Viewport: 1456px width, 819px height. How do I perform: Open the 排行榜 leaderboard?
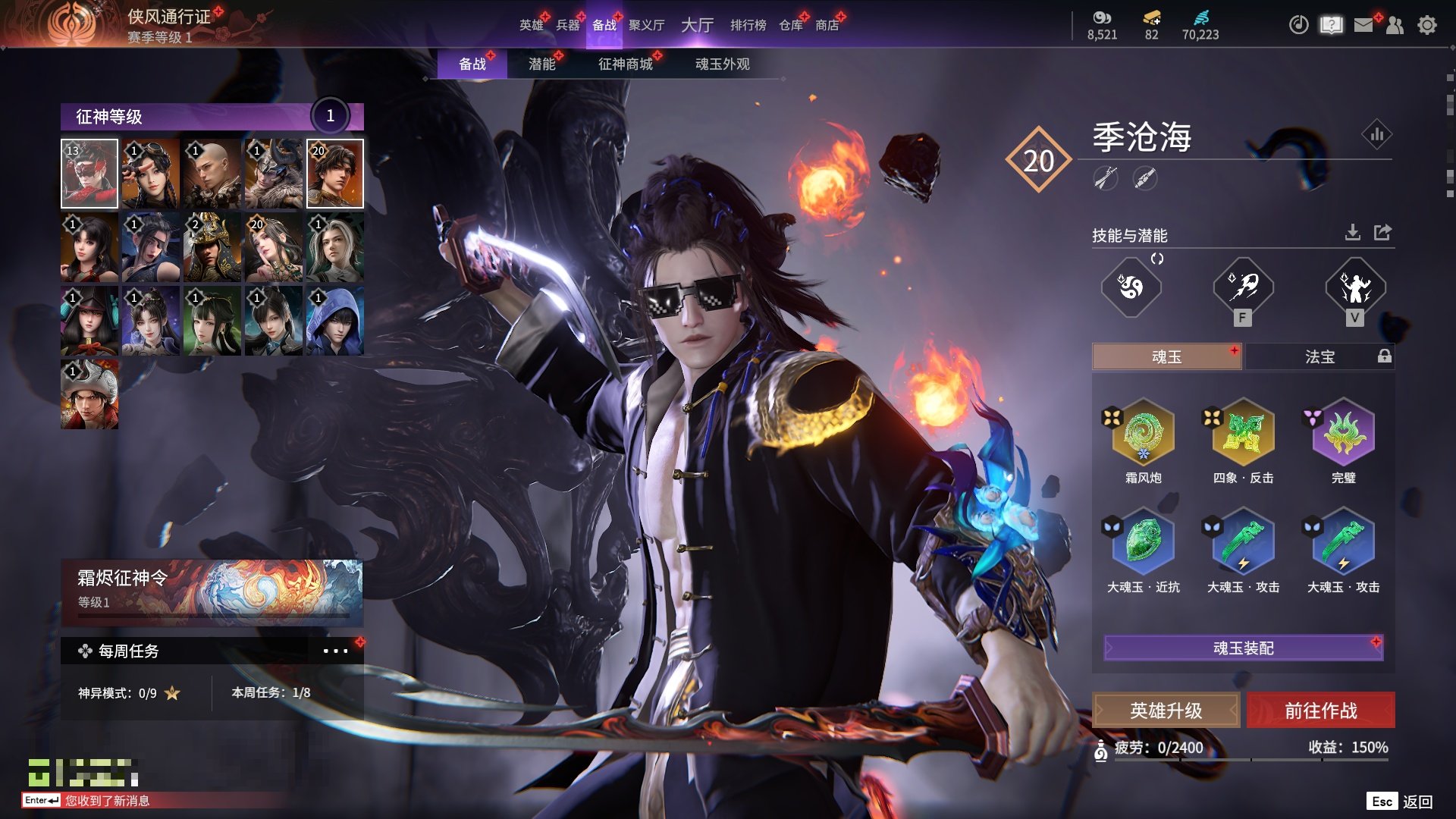tap(748, 25)
